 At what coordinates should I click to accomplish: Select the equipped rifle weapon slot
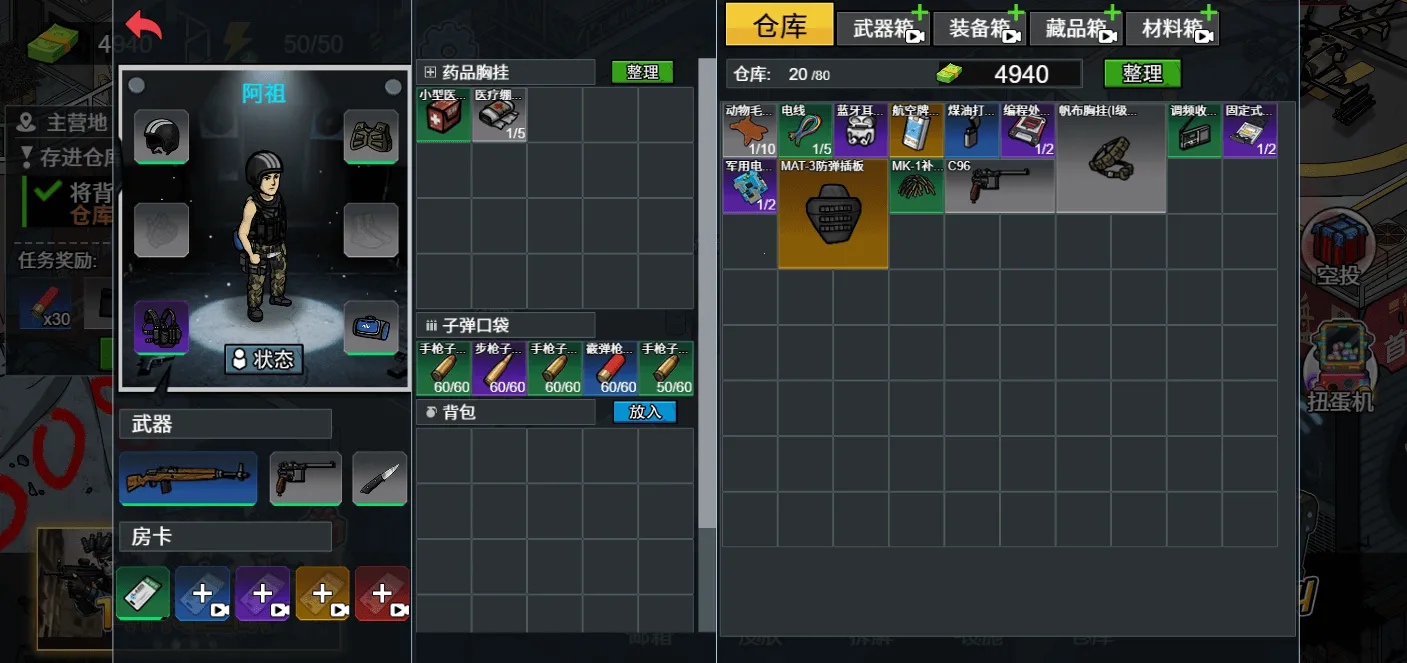point(188,478)
